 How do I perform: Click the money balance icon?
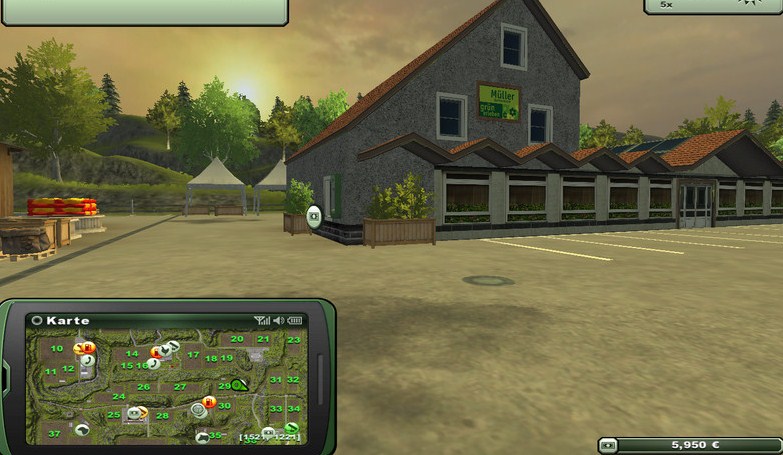click(x=609, y=445)
